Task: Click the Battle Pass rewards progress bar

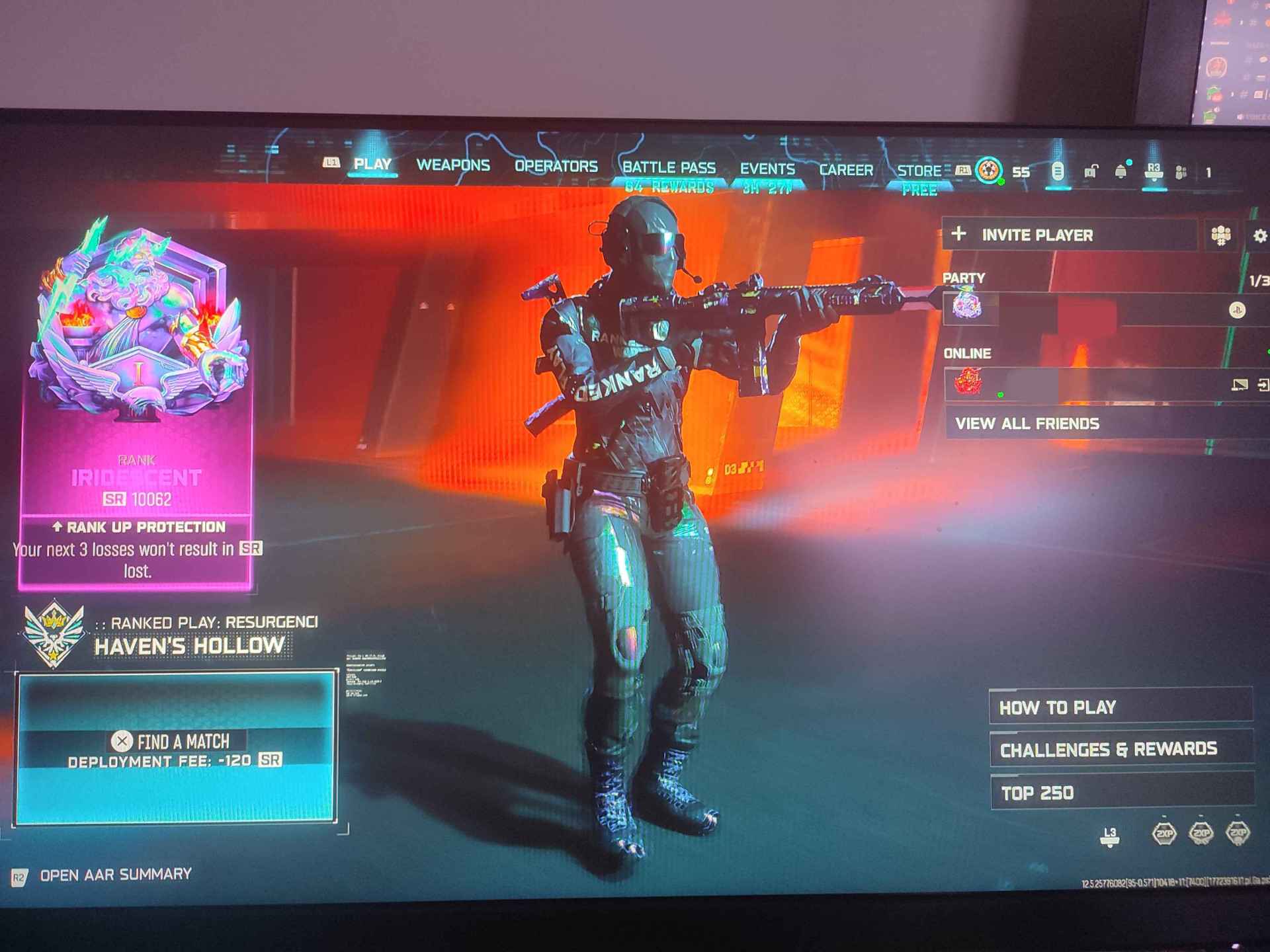Action: tap(667, 186)
